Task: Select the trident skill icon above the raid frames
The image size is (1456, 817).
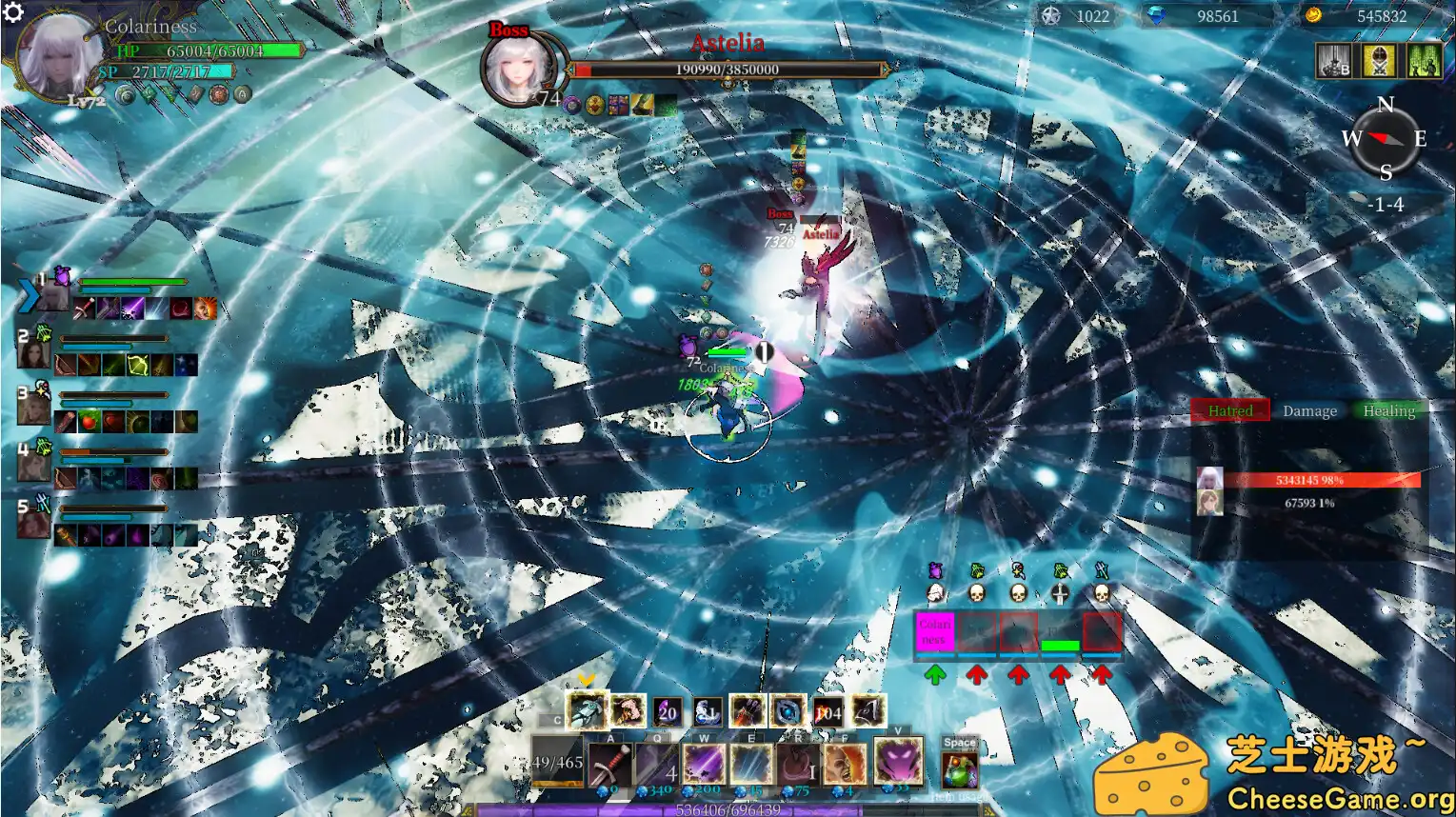Action: [x=1100, y=570]
